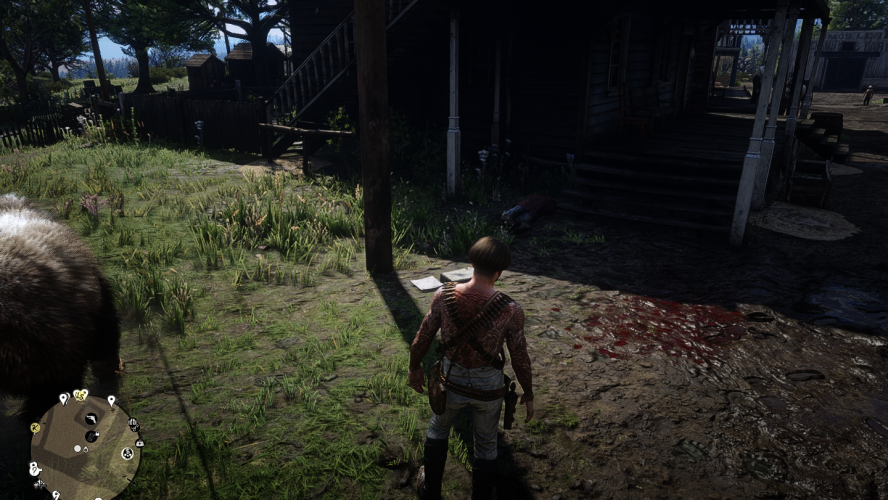This screenshot has height=500, width=888.
Task: Click the yellow LS mission marker
Action: [81, 395]
